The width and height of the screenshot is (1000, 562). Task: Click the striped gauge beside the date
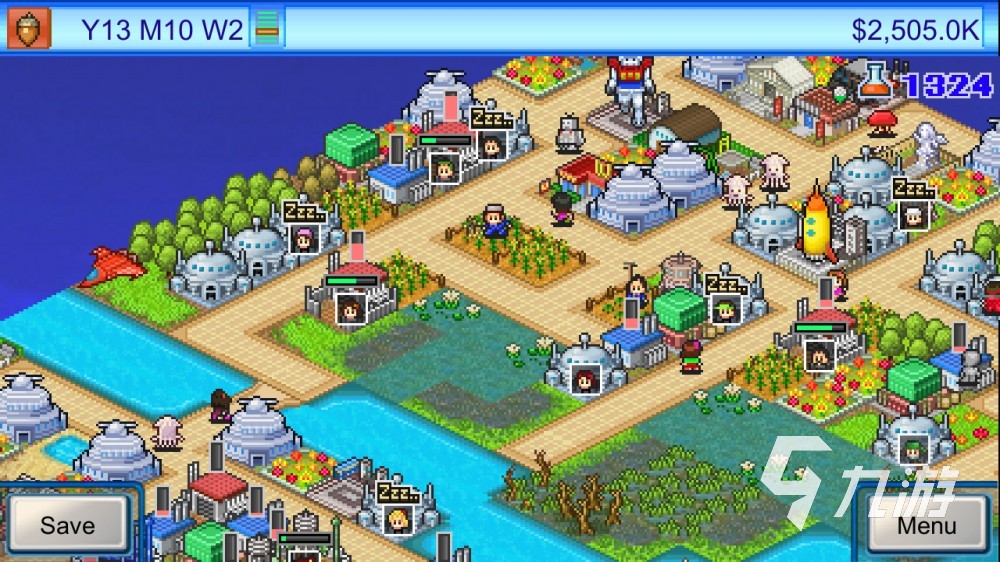click(266, 28)
